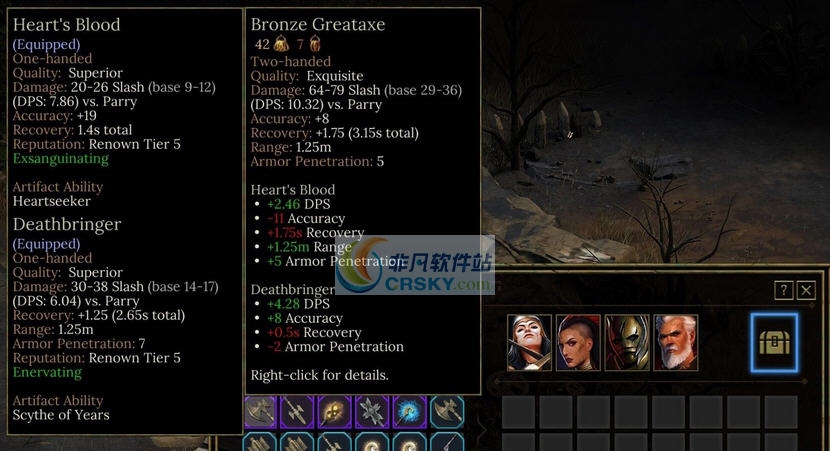Pick the woman with shaved-side hair portrait
Image resolution: width=830 pixels, height=451 pixels.
578,343
